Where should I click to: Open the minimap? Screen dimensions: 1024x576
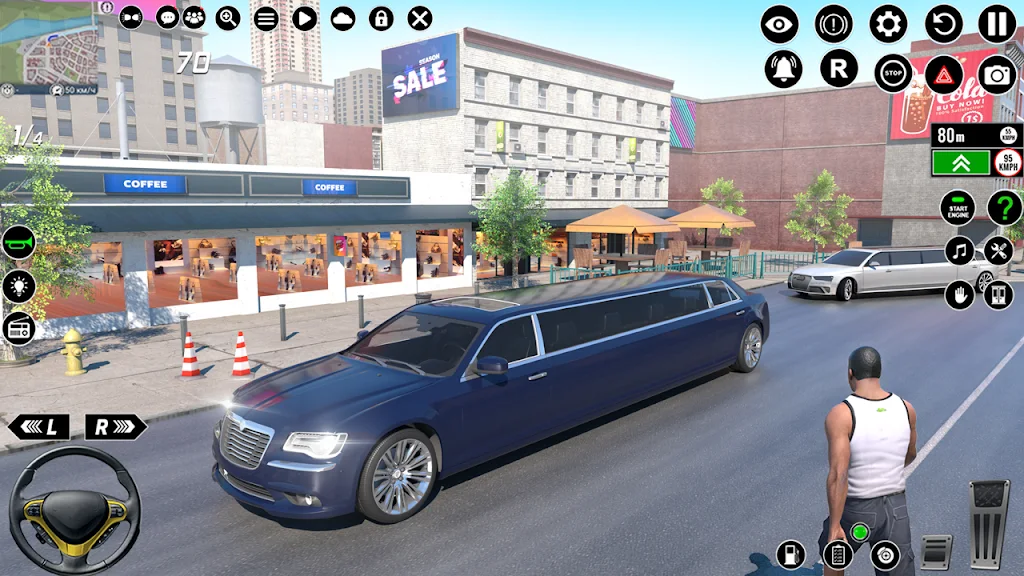[x=50, y=45]
